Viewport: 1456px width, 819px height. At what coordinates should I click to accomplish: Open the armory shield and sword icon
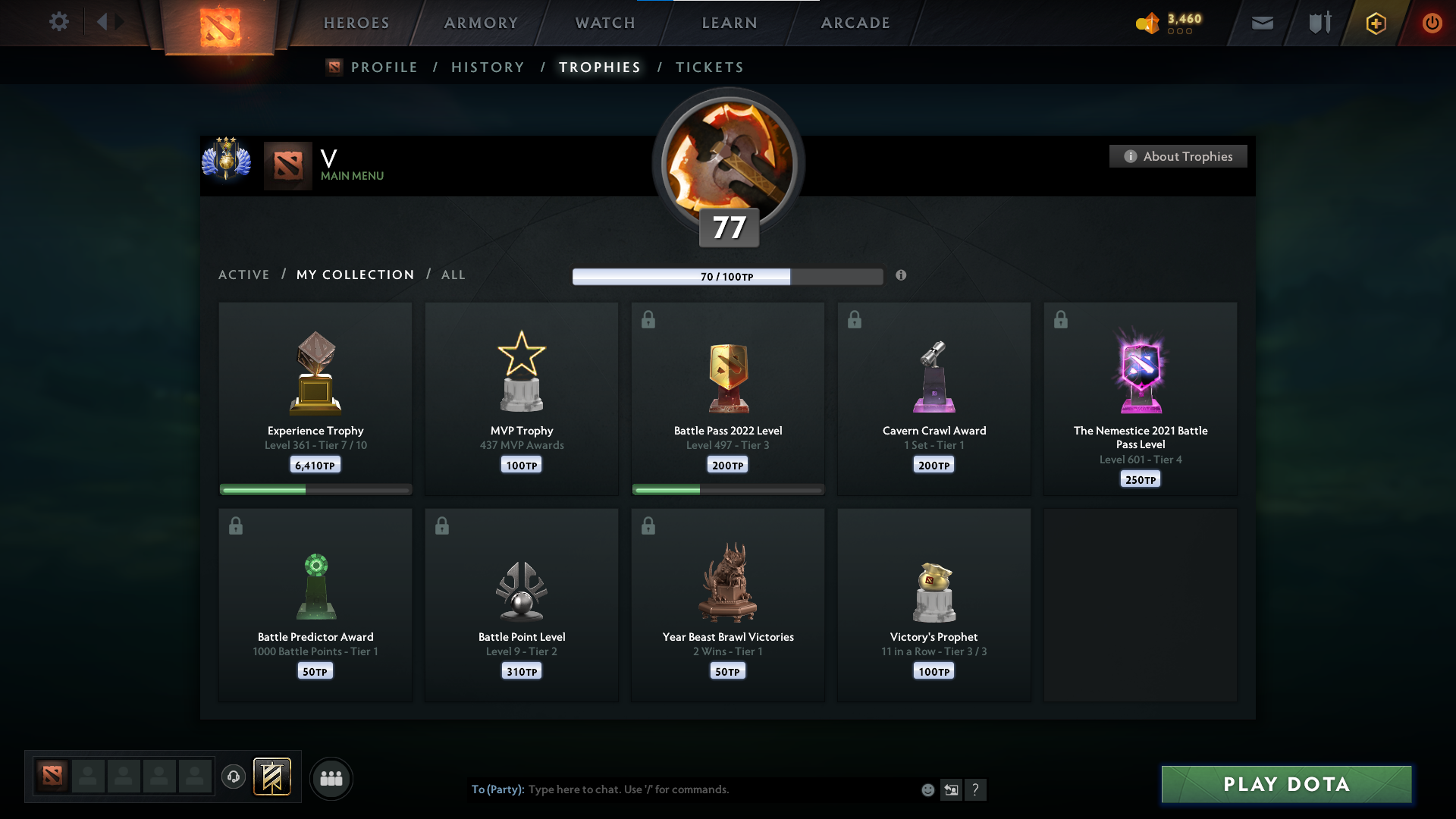click(1319, 23)
